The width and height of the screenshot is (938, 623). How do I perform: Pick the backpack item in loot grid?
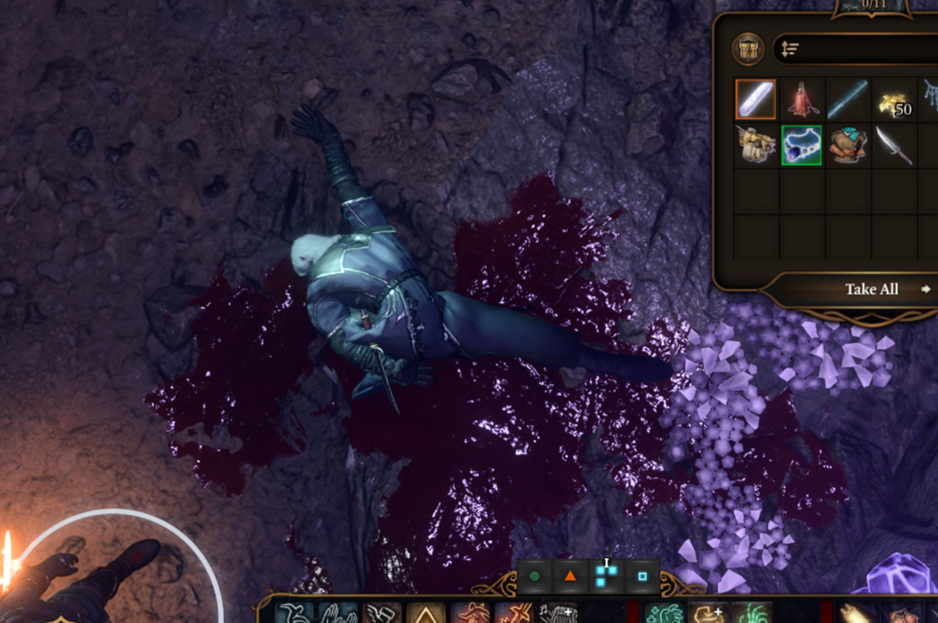point(755,145)
